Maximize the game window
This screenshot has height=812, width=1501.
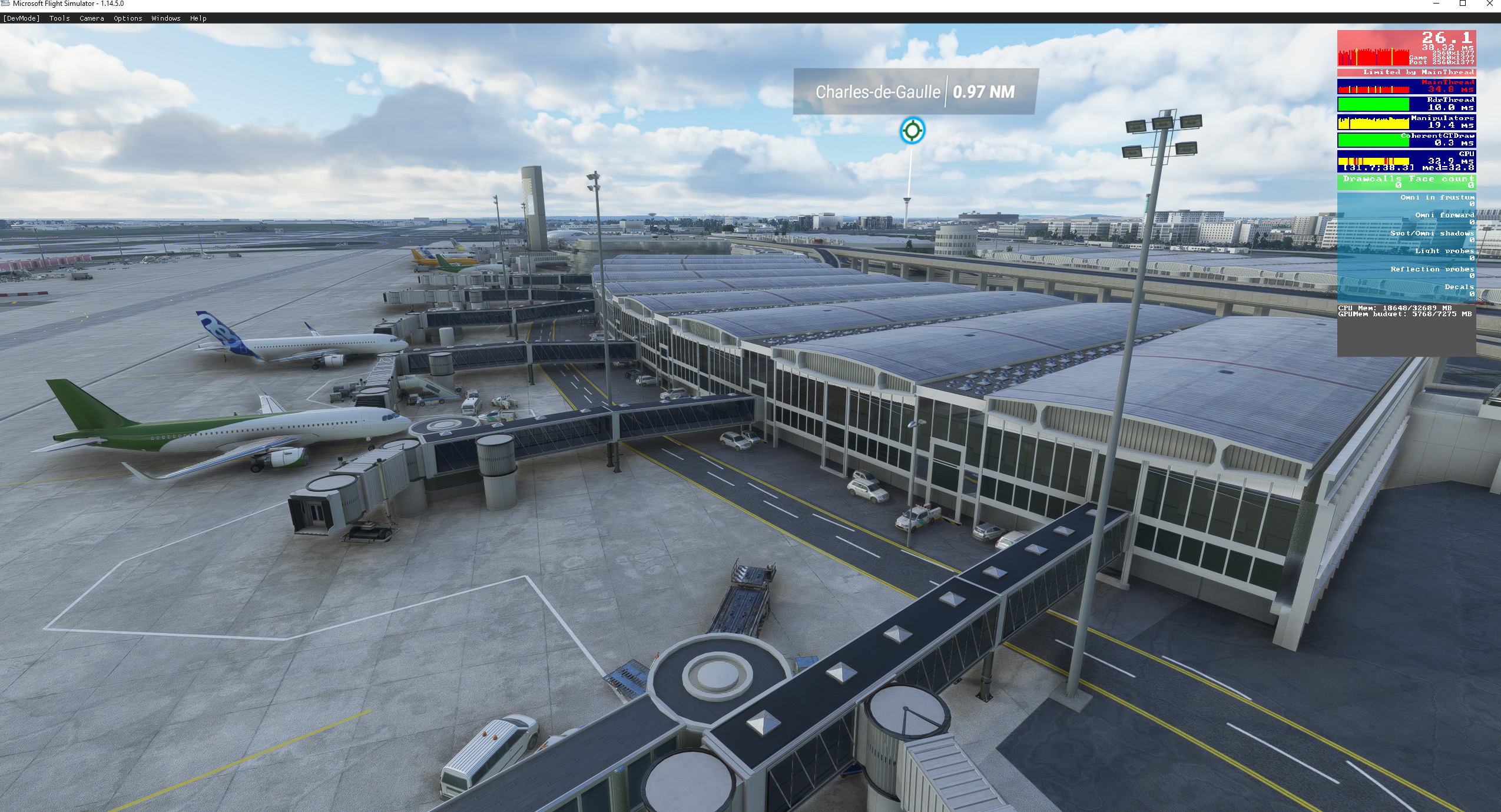1462,4
